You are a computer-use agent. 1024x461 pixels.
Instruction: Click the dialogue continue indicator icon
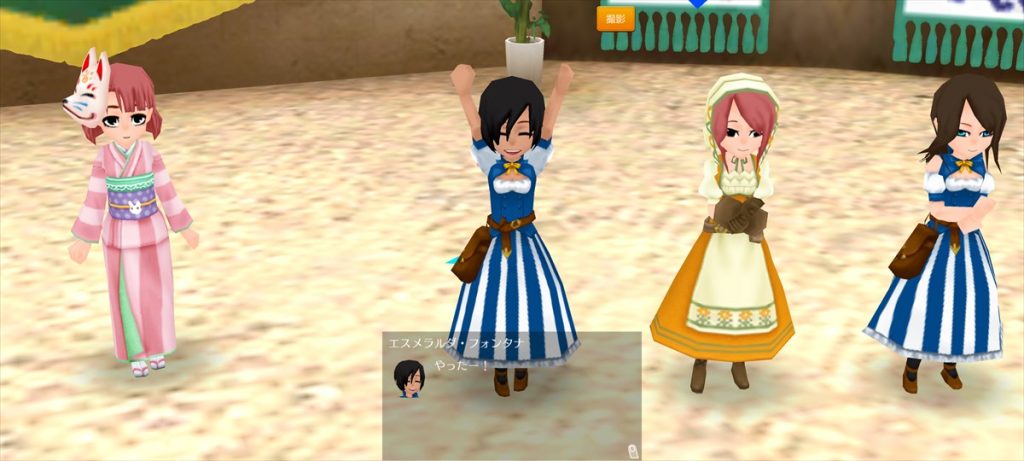631,449
